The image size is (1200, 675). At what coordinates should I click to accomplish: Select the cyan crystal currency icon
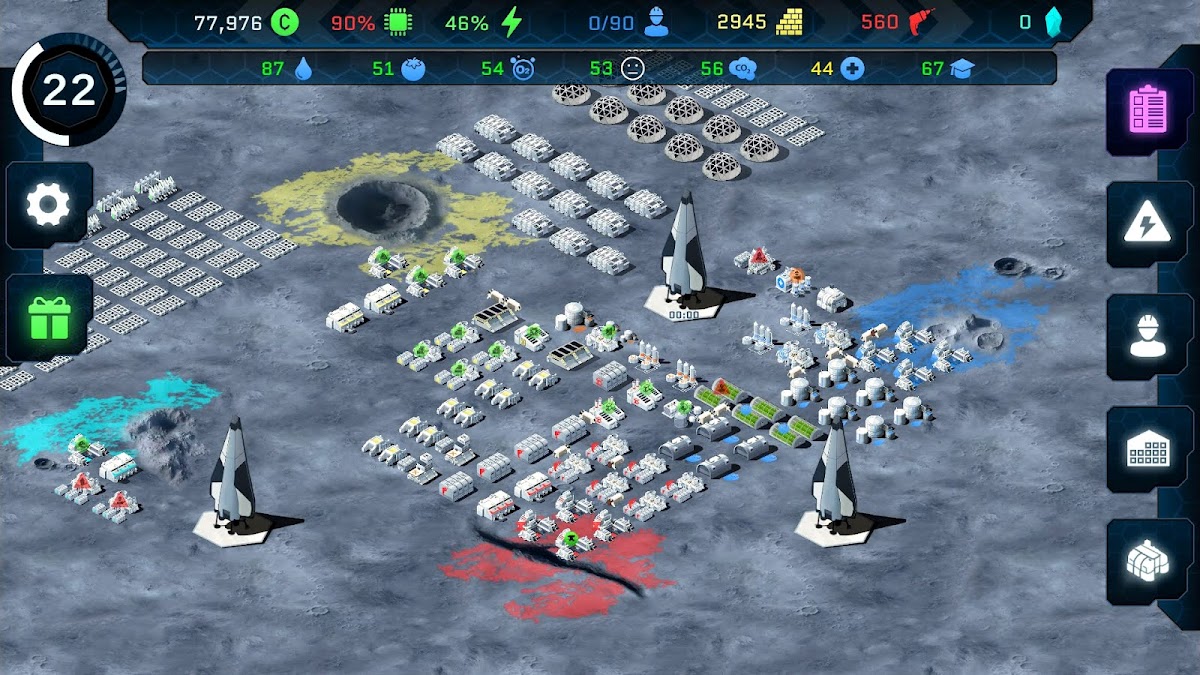click(x=1052, y=22)
